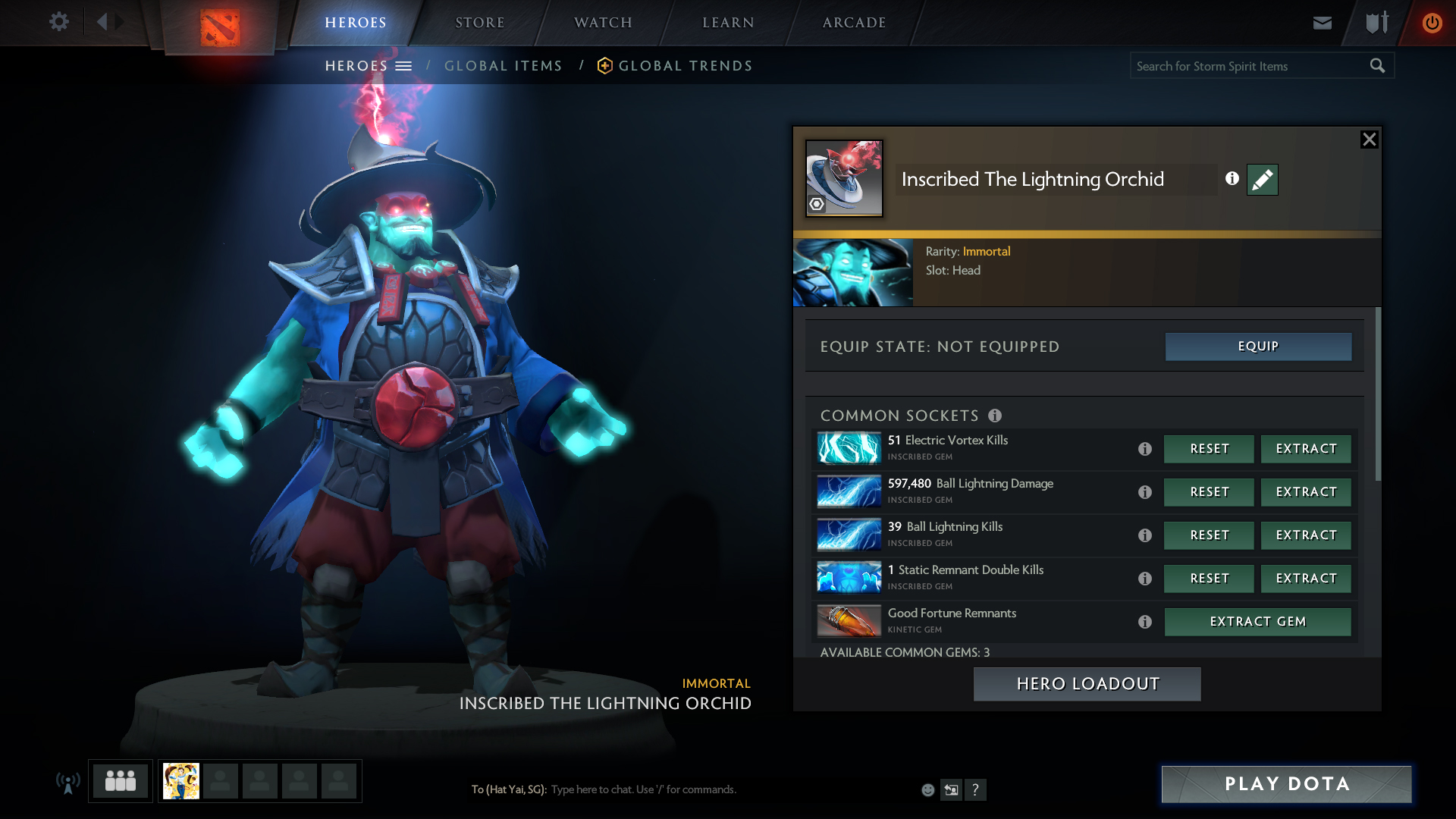Equip the Lightning Orchid item
Screen dimensions: 1456x819
click(x=1258, y=347)
